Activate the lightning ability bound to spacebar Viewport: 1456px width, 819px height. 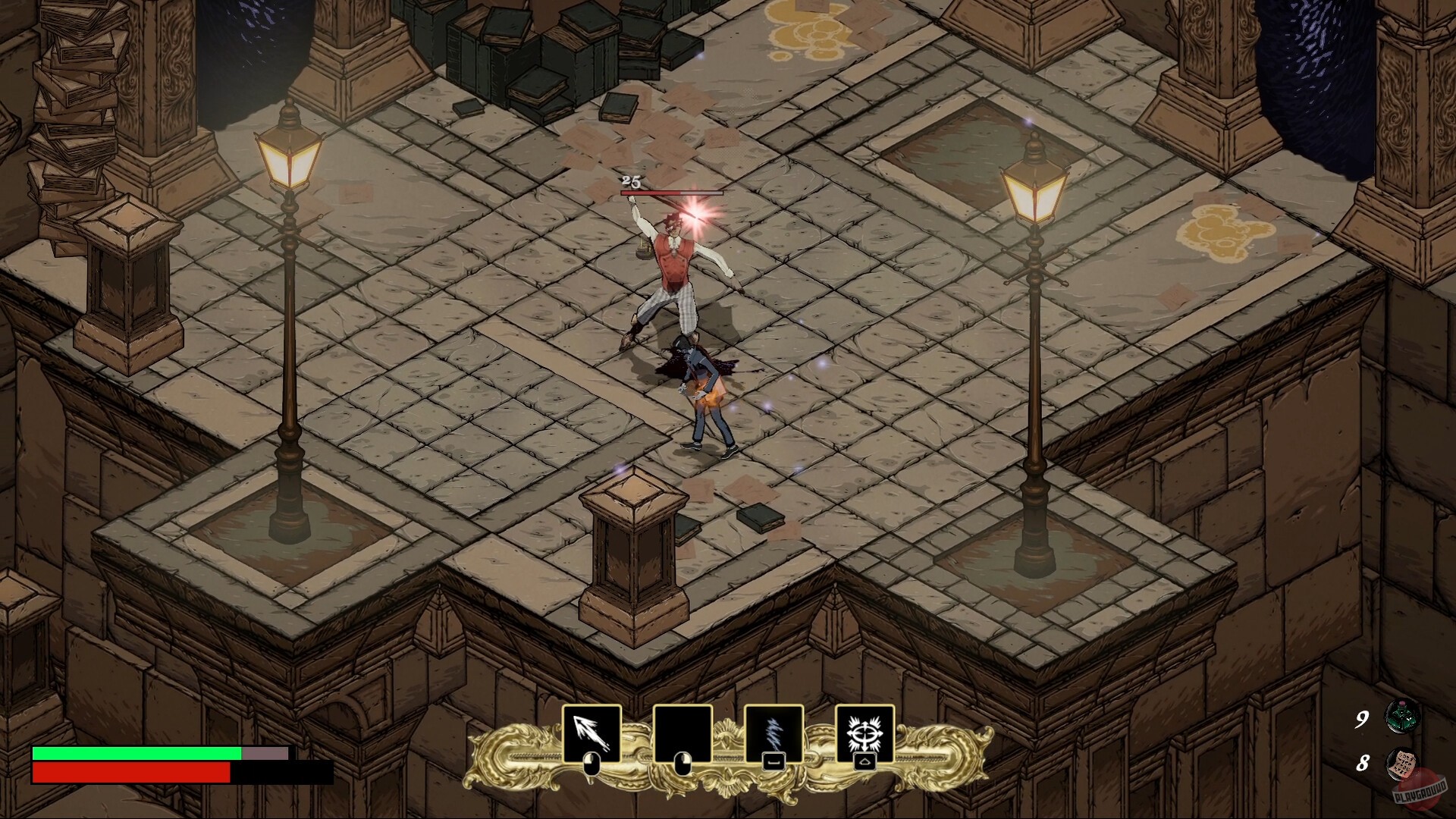pos(773,732)
